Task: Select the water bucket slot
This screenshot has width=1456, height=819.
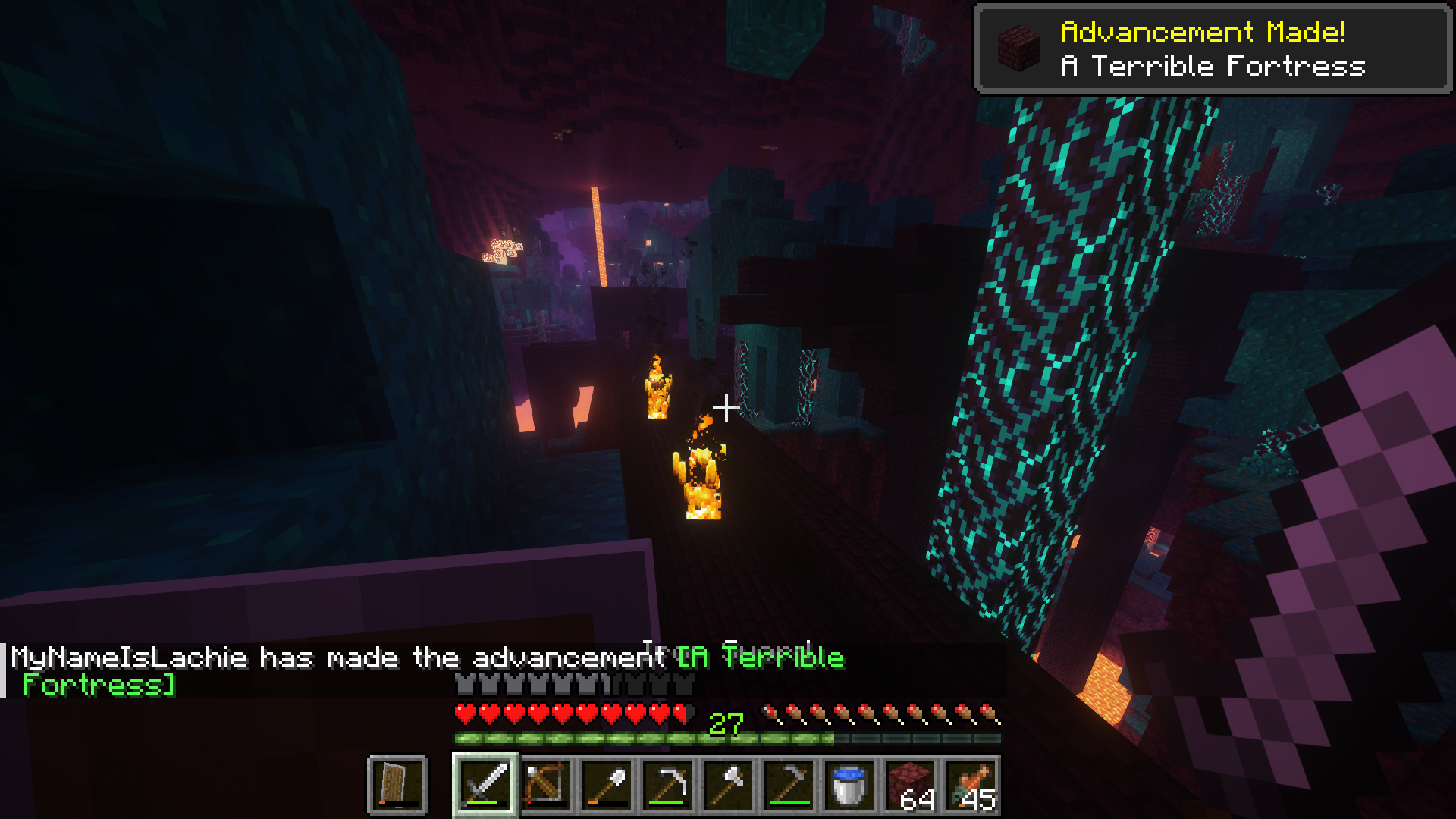Action: click(849, 785)
